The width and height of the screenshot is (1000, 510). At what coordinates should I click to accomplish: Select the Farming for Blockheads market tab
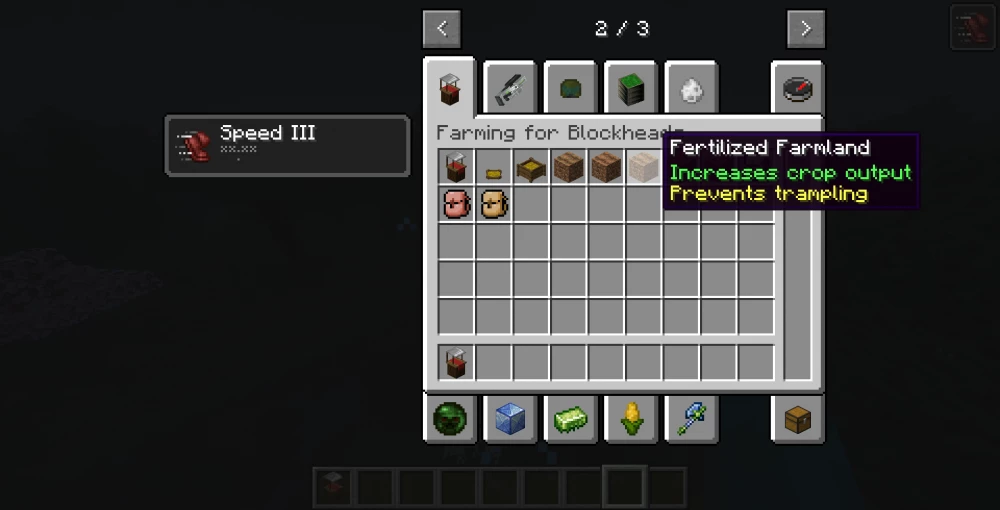point(450,90)
